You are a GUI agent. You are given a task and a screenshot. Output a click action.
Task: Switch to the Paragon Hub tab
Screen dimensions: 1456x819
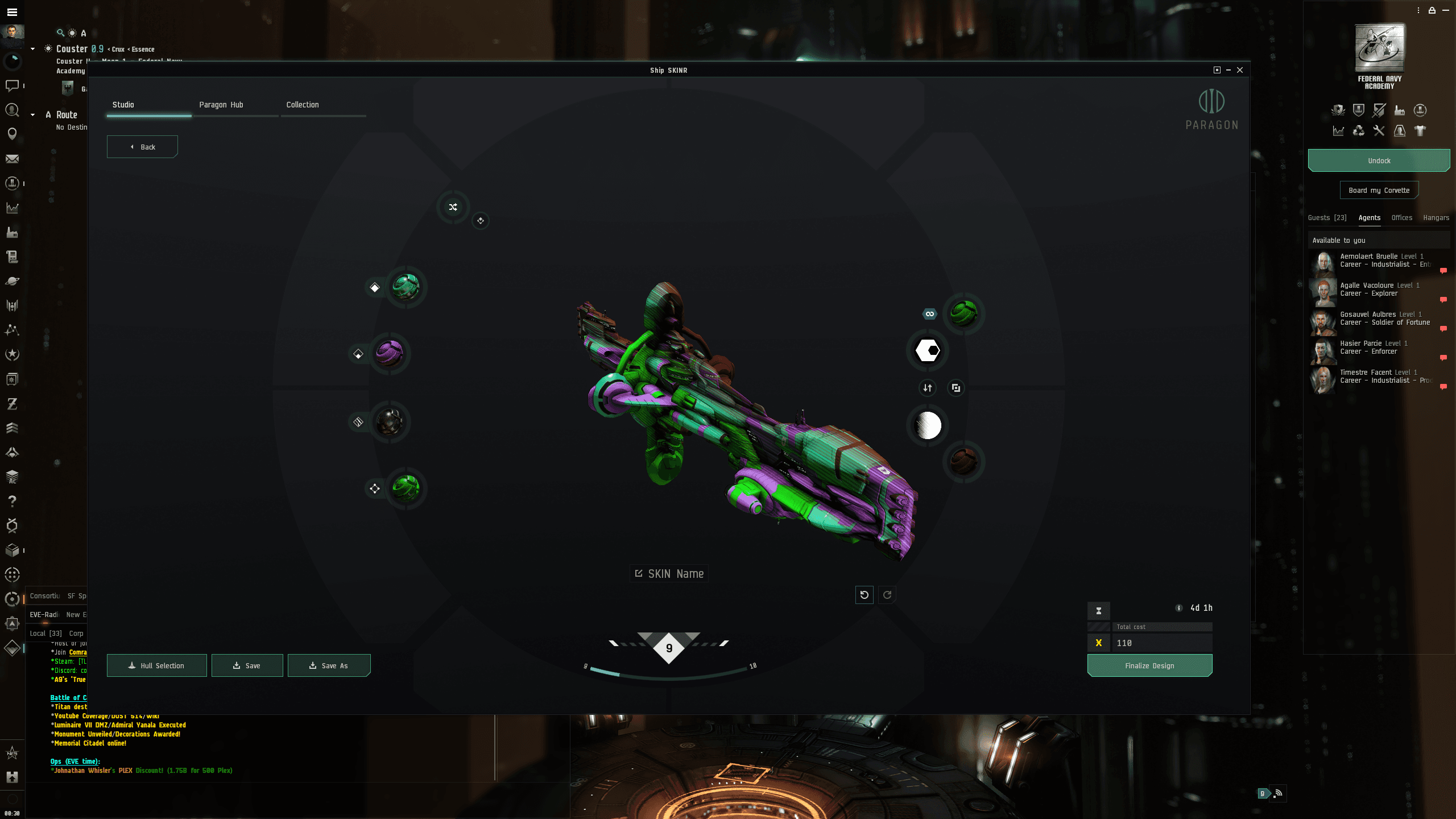click(221, 105)
